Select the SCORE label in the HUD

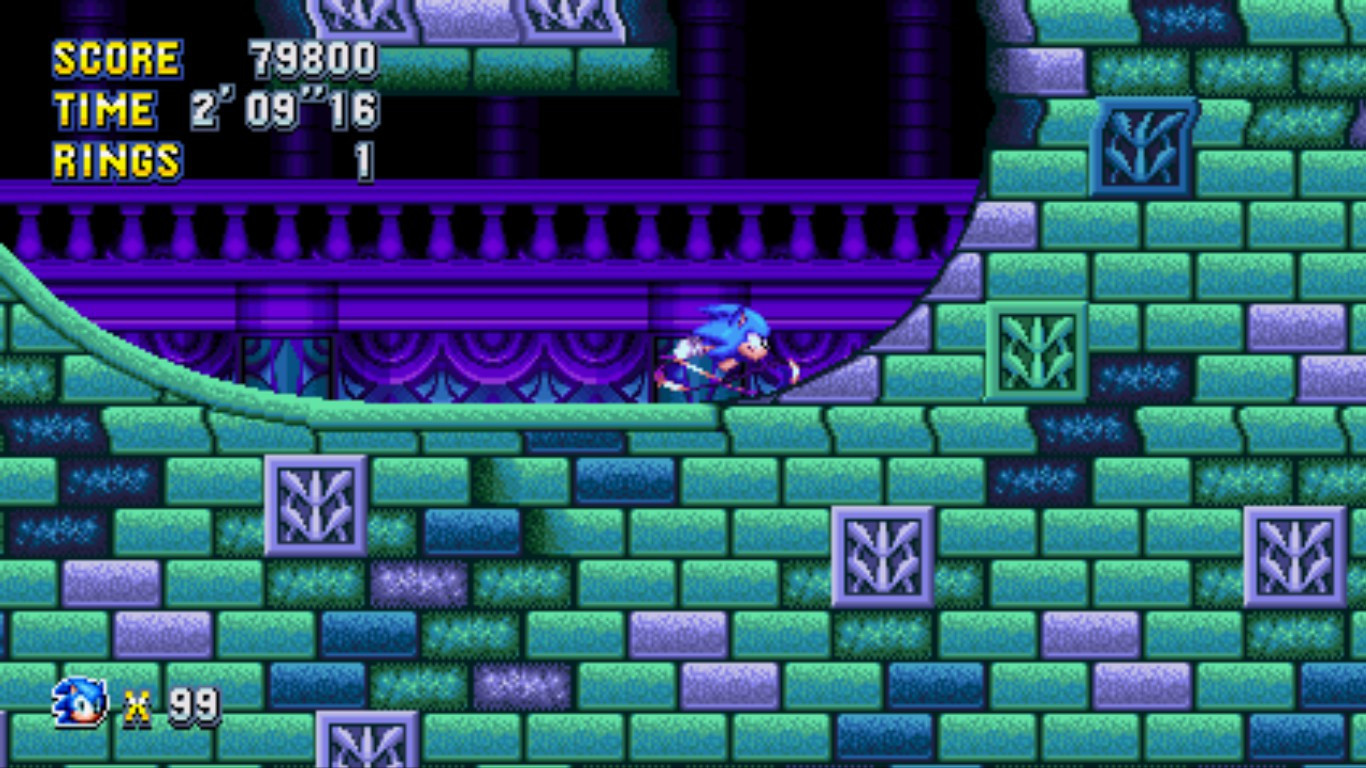coord(115,60)
